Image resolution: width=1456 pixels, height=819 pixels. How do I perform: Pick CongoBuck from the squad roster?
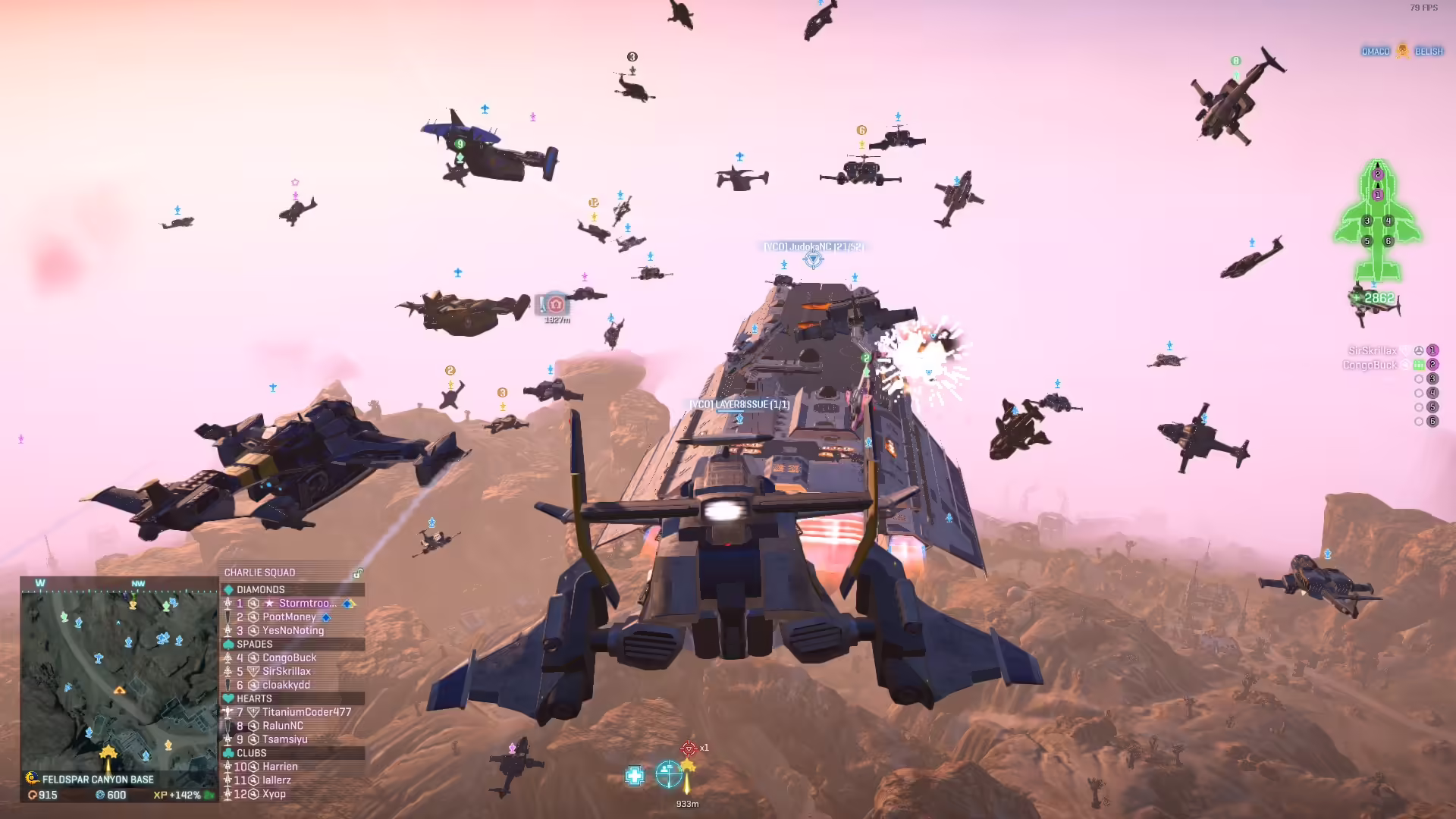click(x=289, y=658)
